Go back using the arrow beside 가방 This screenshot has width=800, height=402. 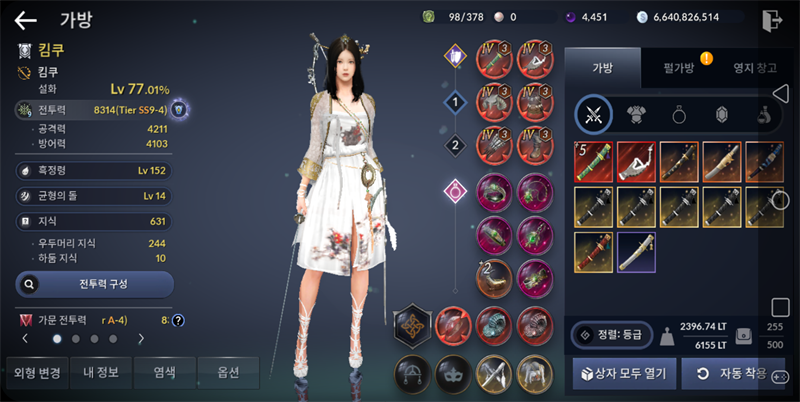point(26,20)
